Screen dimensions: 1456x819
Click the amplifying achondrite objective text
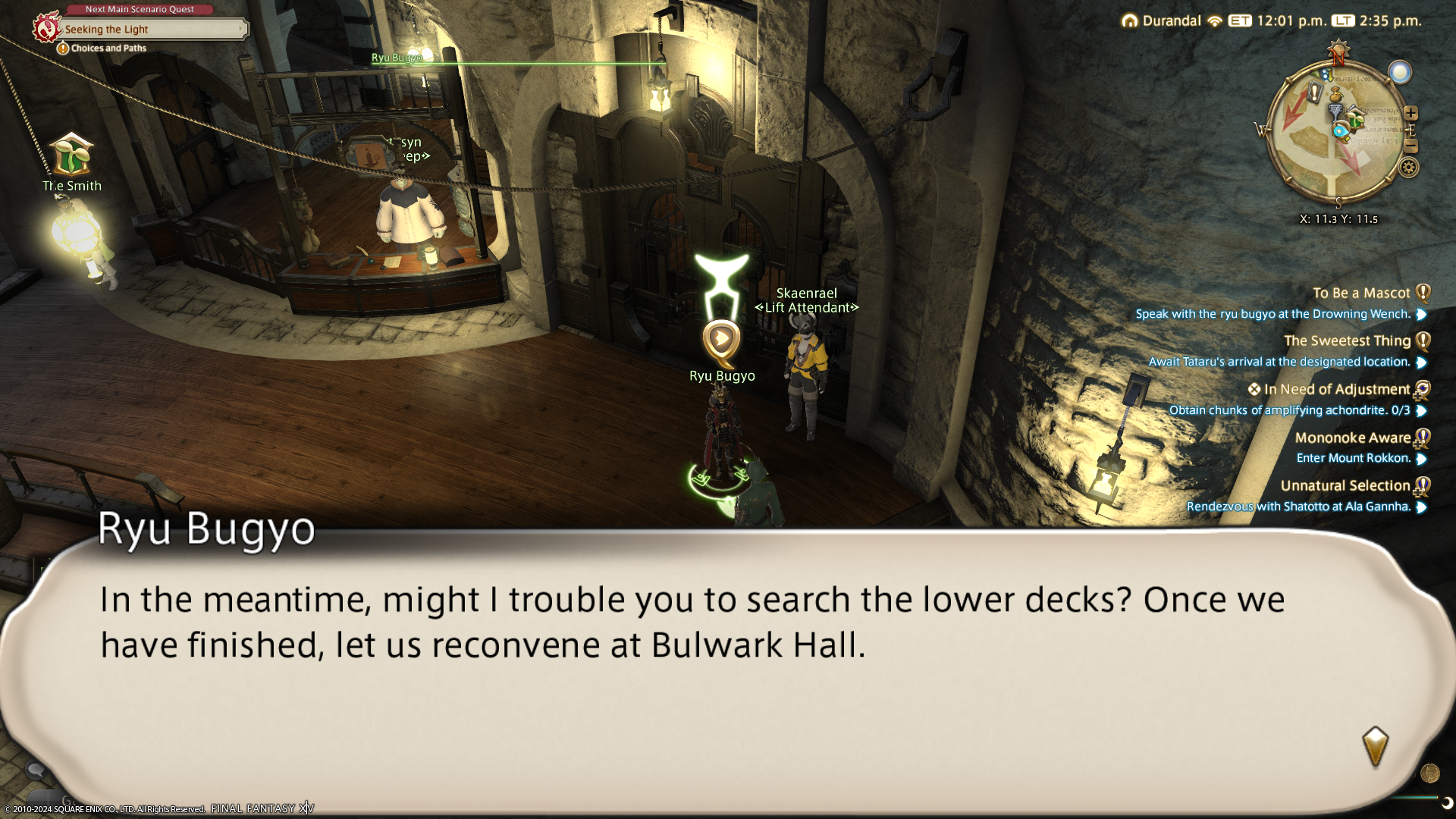click(x=1289, y=410)
